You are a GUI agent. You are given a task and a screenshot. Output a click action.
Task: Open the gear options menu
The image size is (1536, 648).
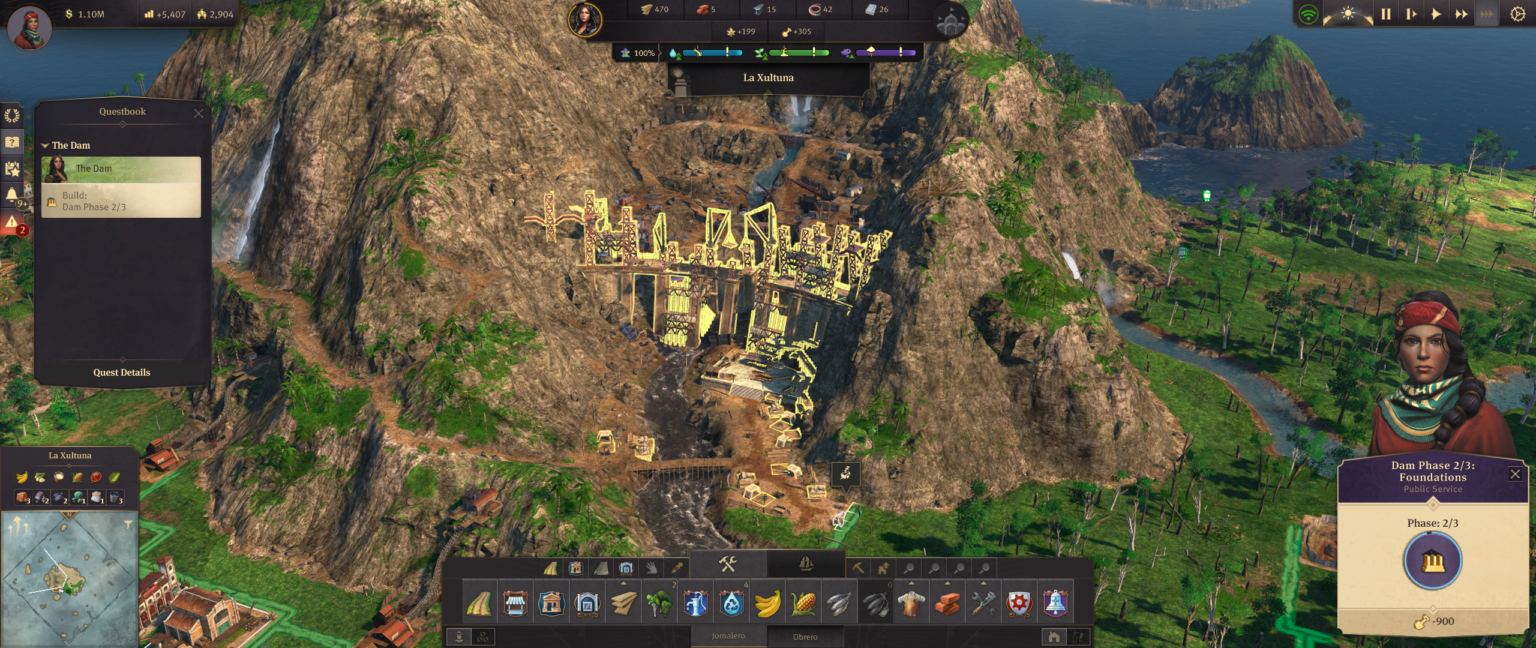(1517, 14)
